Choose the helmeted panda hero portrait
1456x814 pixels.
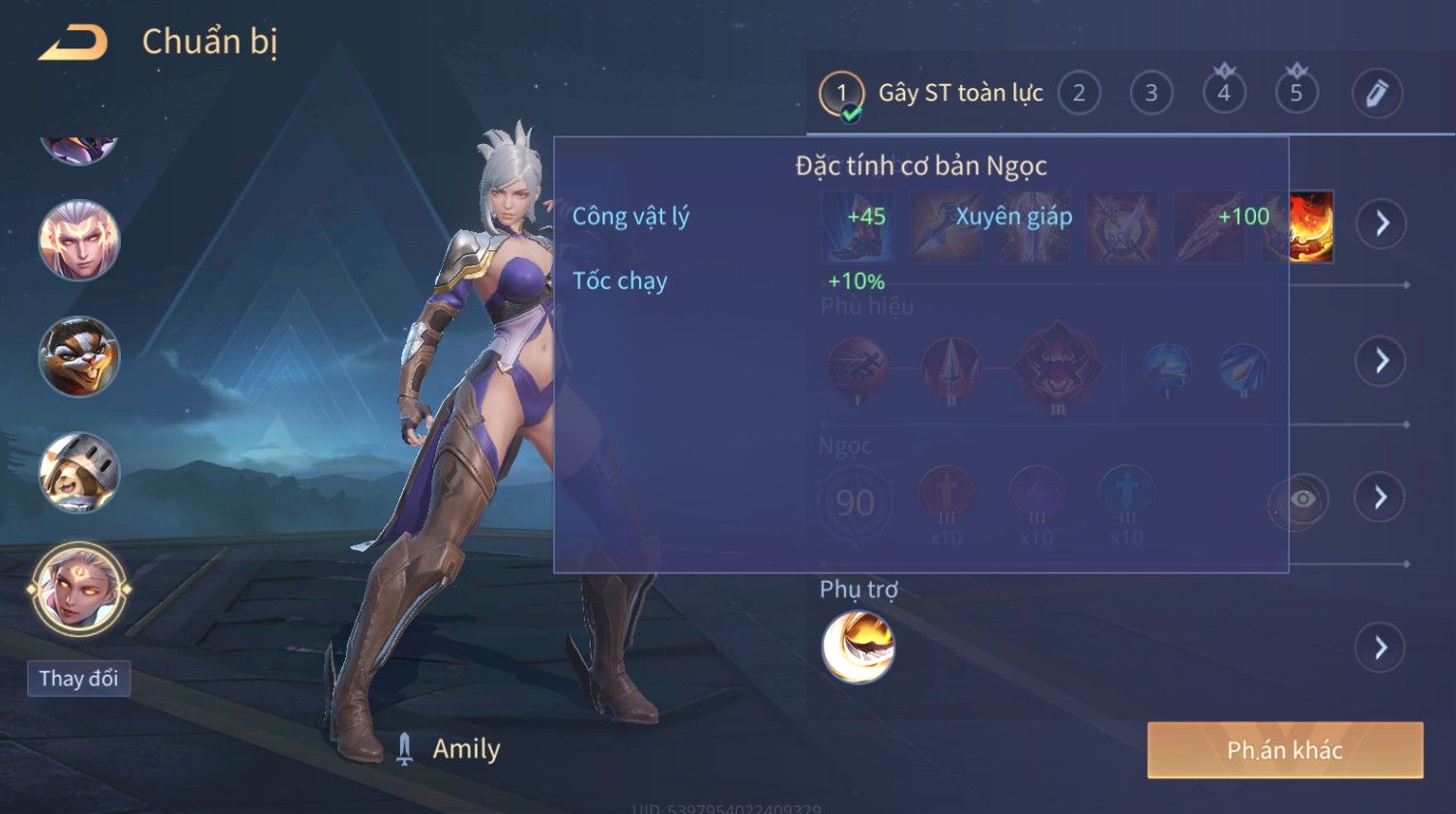(78, 472)
